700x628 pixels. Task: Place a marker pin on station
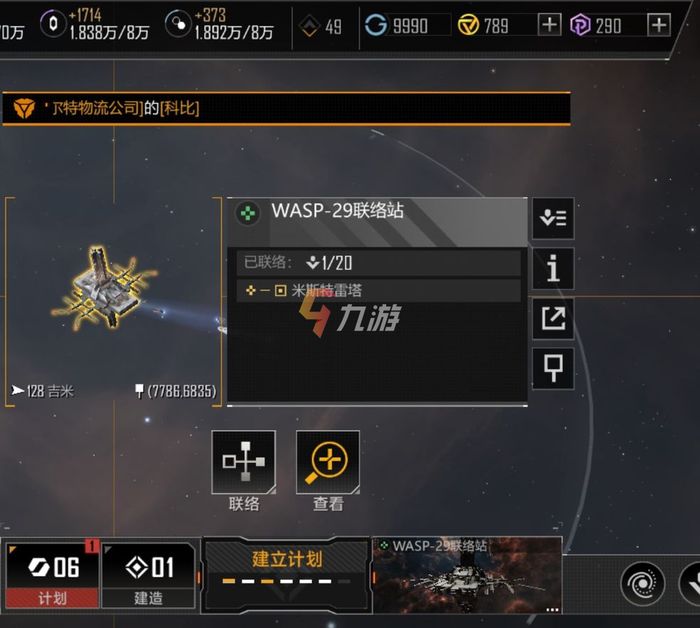coord(553,368)
